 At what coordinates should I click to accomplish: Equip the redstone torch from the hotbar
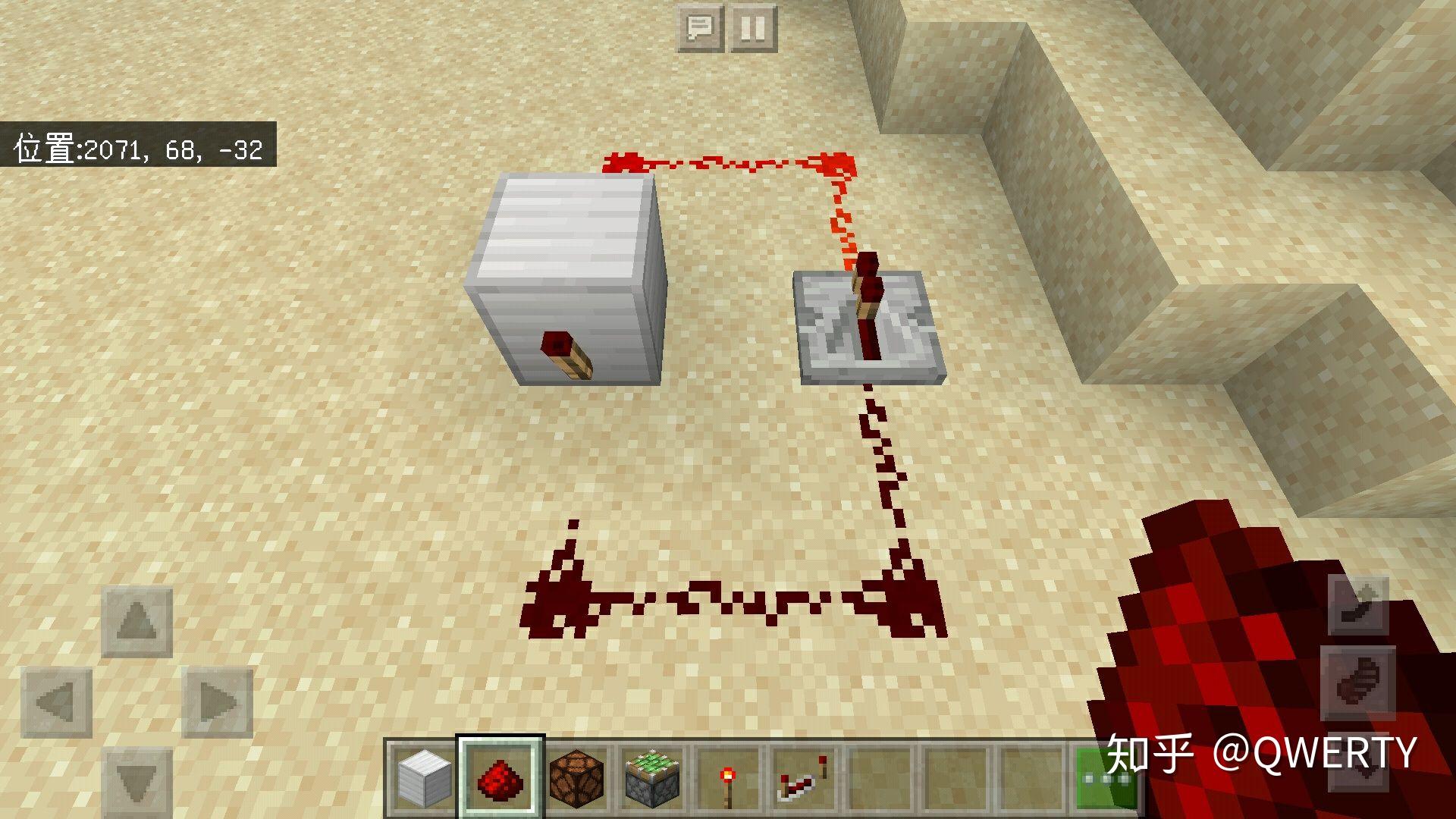click(728, 778)
